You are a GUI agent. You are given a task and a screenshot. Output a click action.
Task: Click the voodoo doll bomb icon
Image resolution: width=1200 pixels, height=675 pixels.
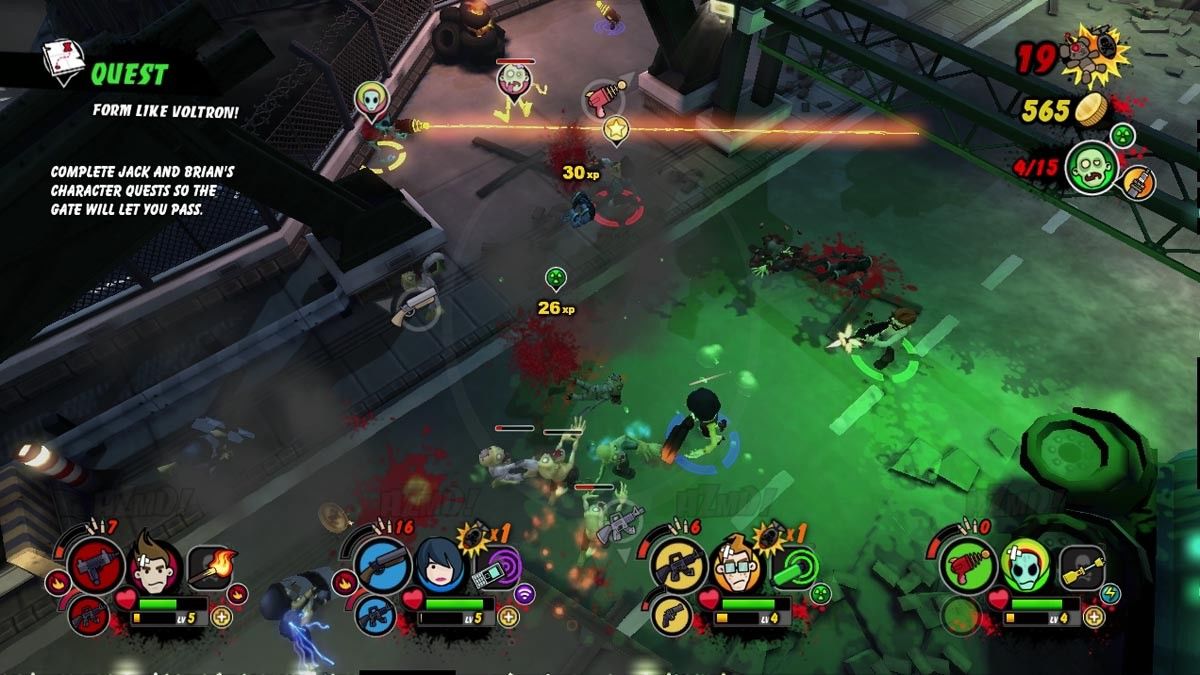pos(1092,58)
